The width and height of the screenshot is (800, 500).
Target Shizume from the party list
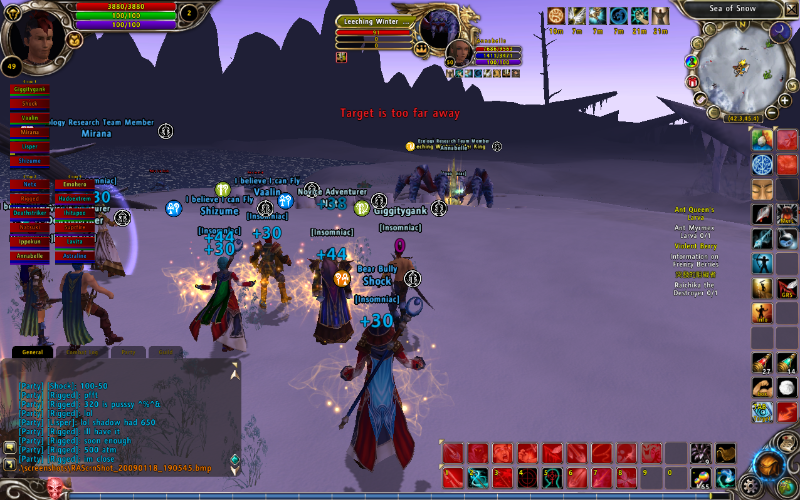click(x=30, y=161)
